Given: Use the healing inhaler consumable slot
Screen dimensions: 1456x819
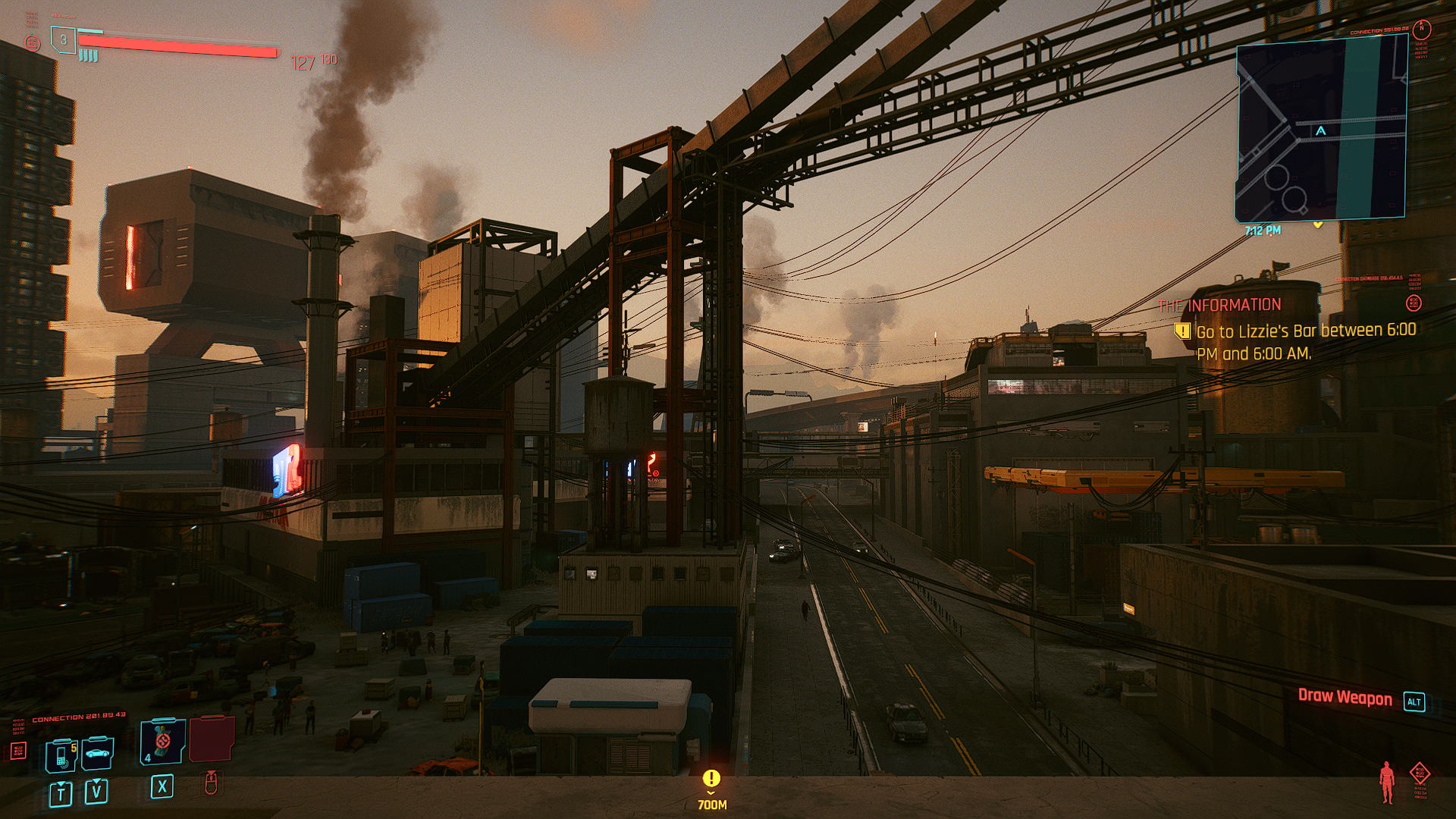Looking at the screenshot, I should [x=162, y=741].
